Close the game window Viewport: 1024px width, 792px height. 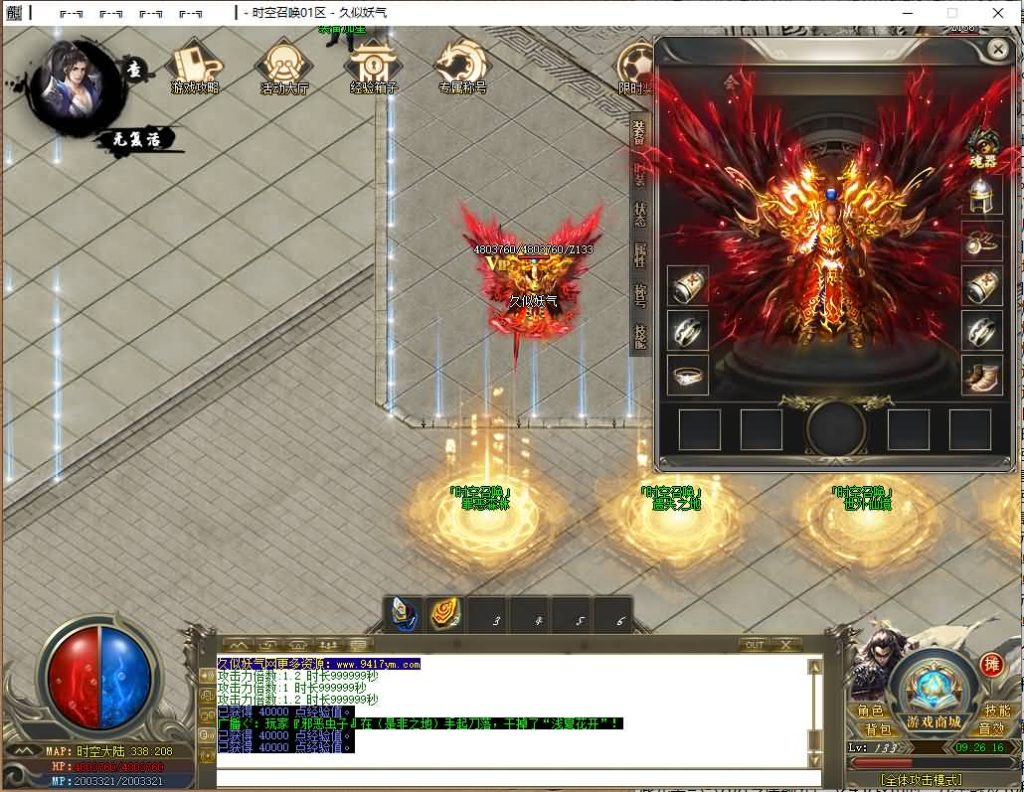point(998,13)
